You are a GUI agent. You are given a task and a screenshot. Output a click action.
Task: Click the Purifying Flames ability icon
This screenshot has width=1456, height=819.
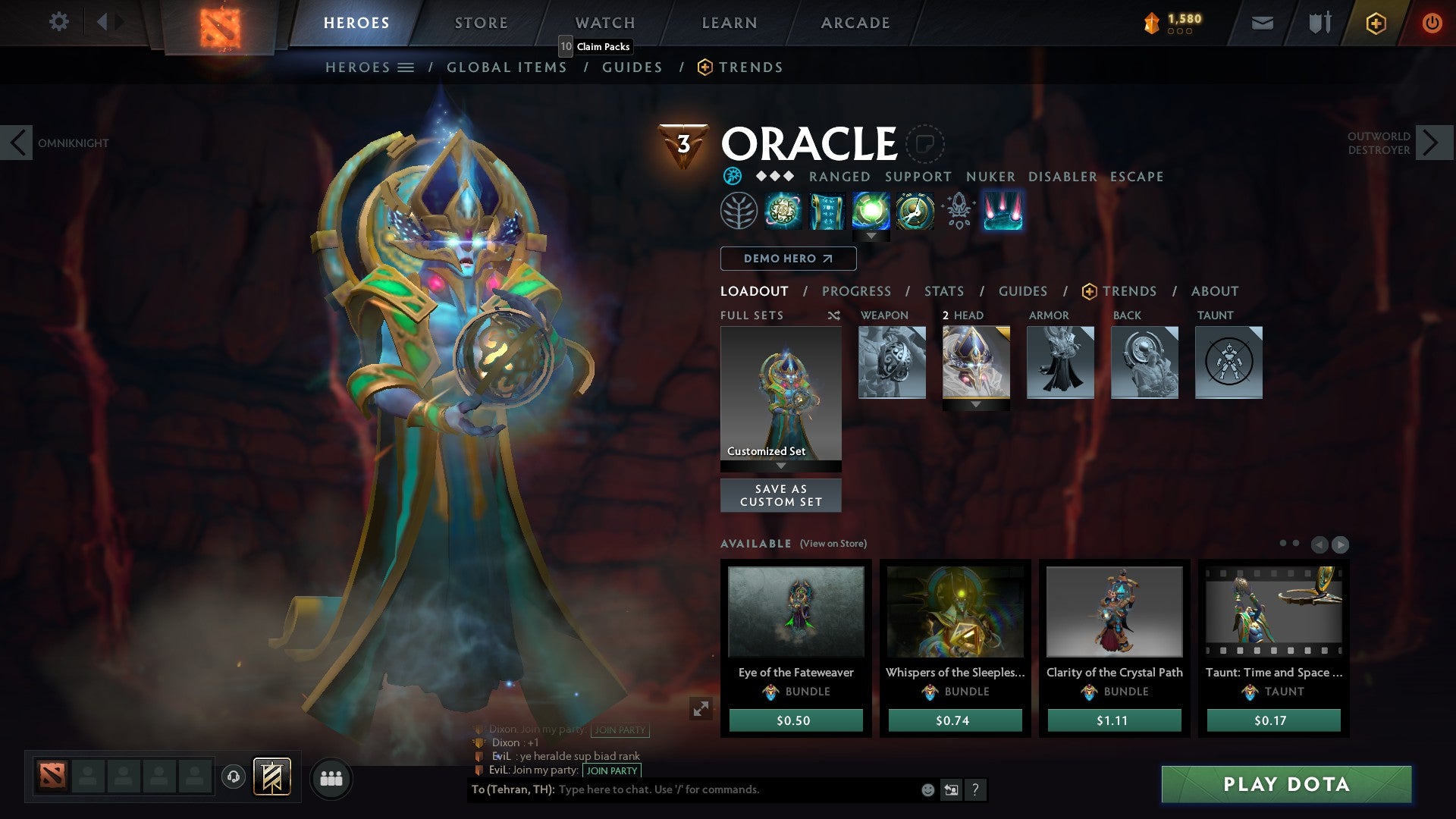click(871, 212)
